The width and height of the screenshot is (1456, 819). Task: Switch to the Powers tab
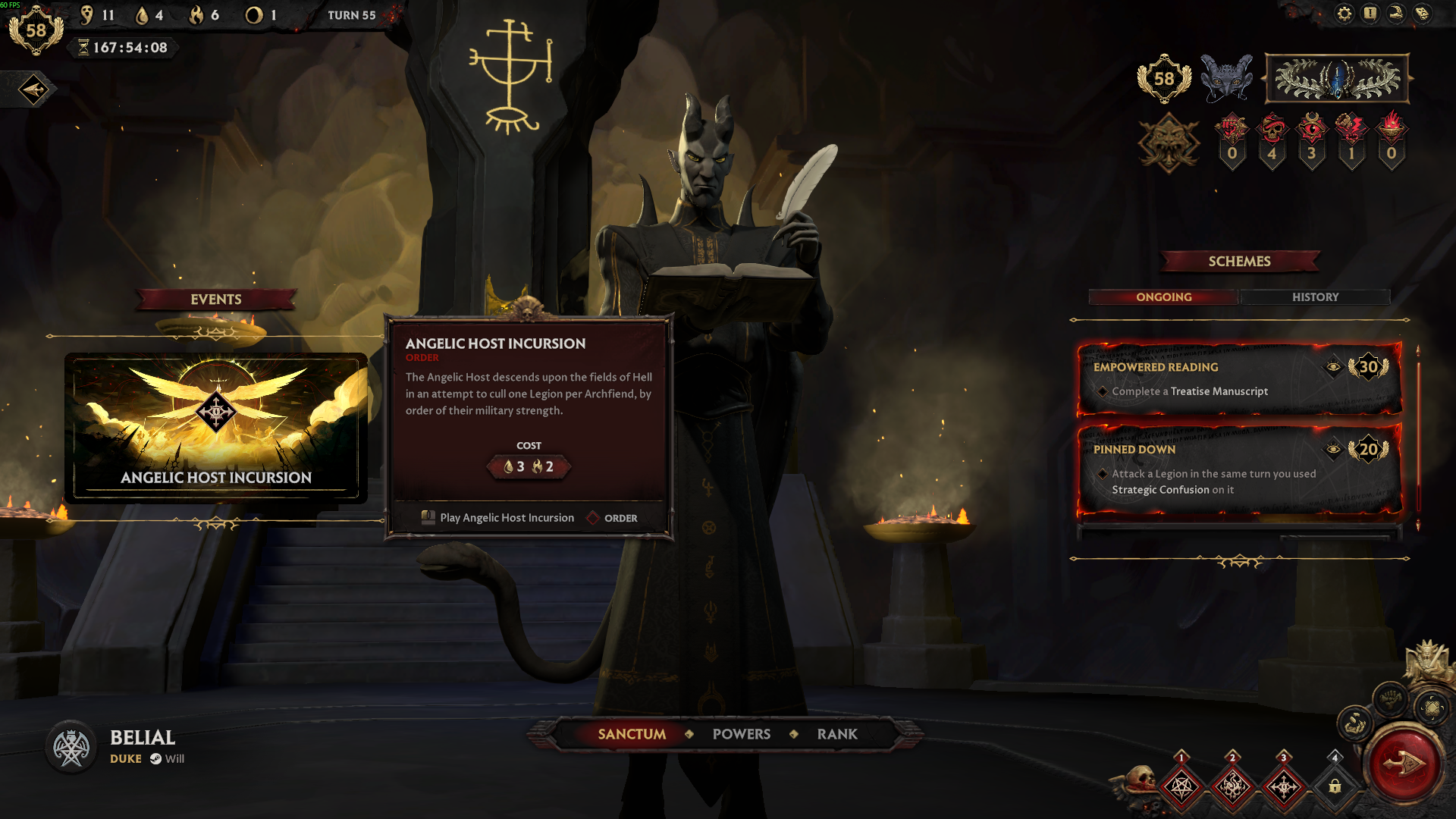741,734
